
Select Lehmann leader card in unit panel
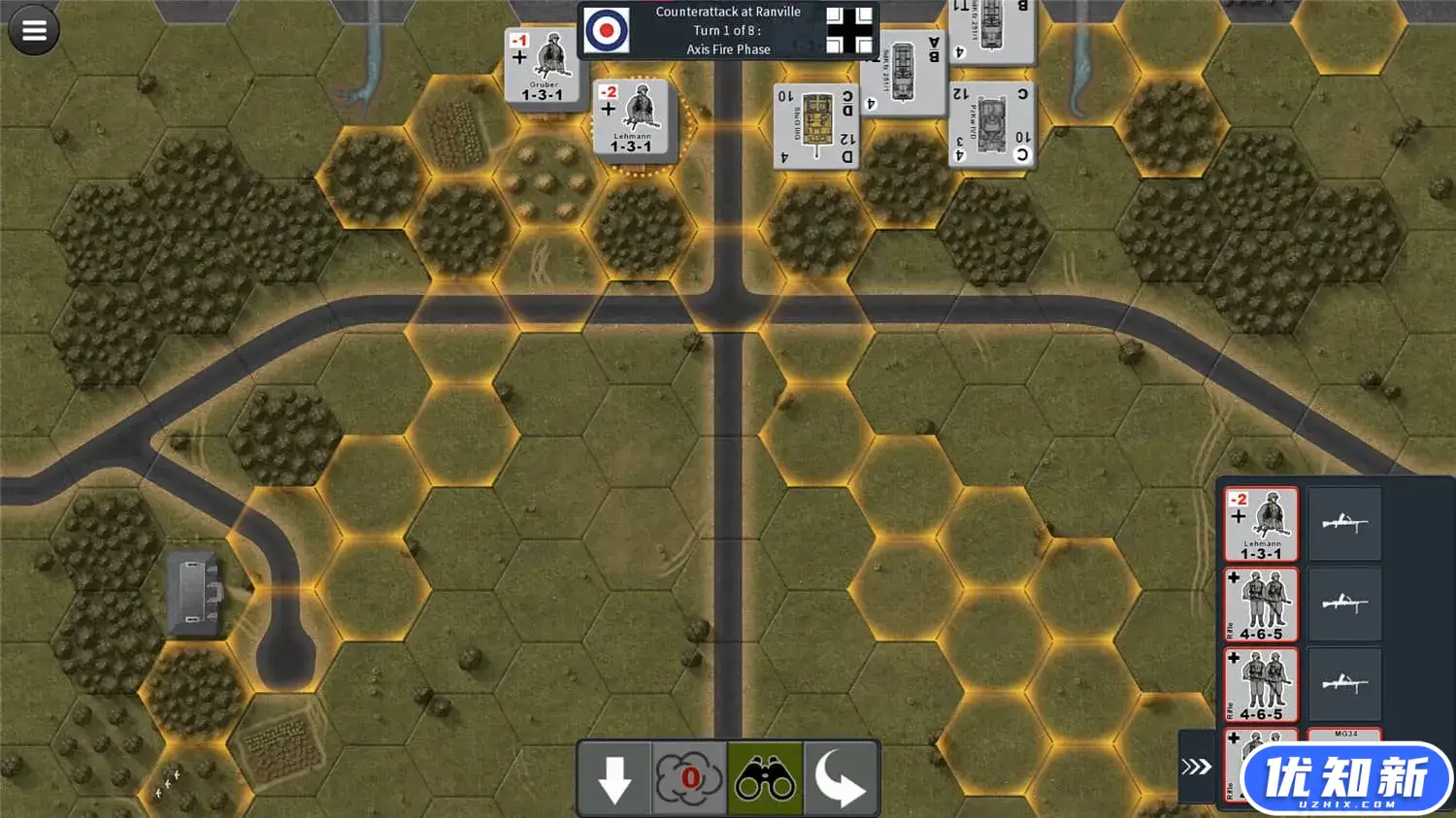(1261, 525)
